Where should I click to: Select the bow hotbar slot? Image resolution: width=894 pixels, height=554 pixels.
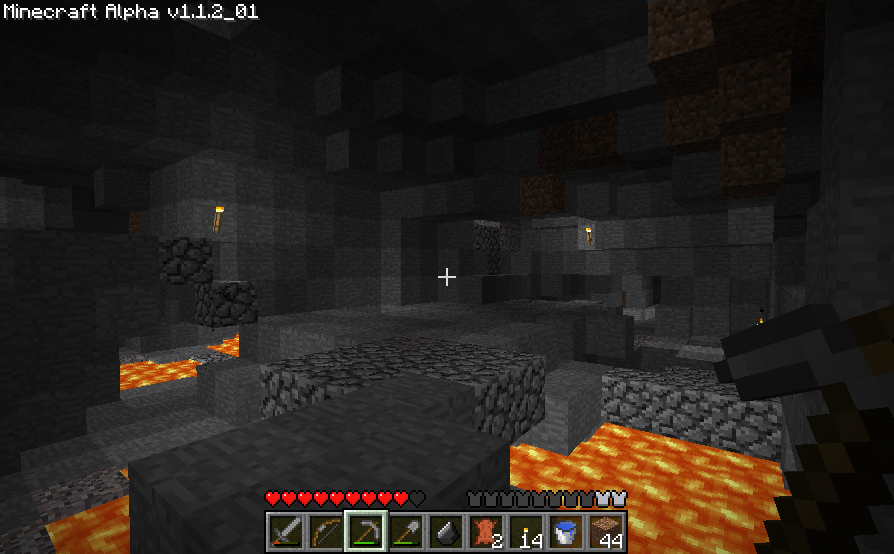point(326,531)
